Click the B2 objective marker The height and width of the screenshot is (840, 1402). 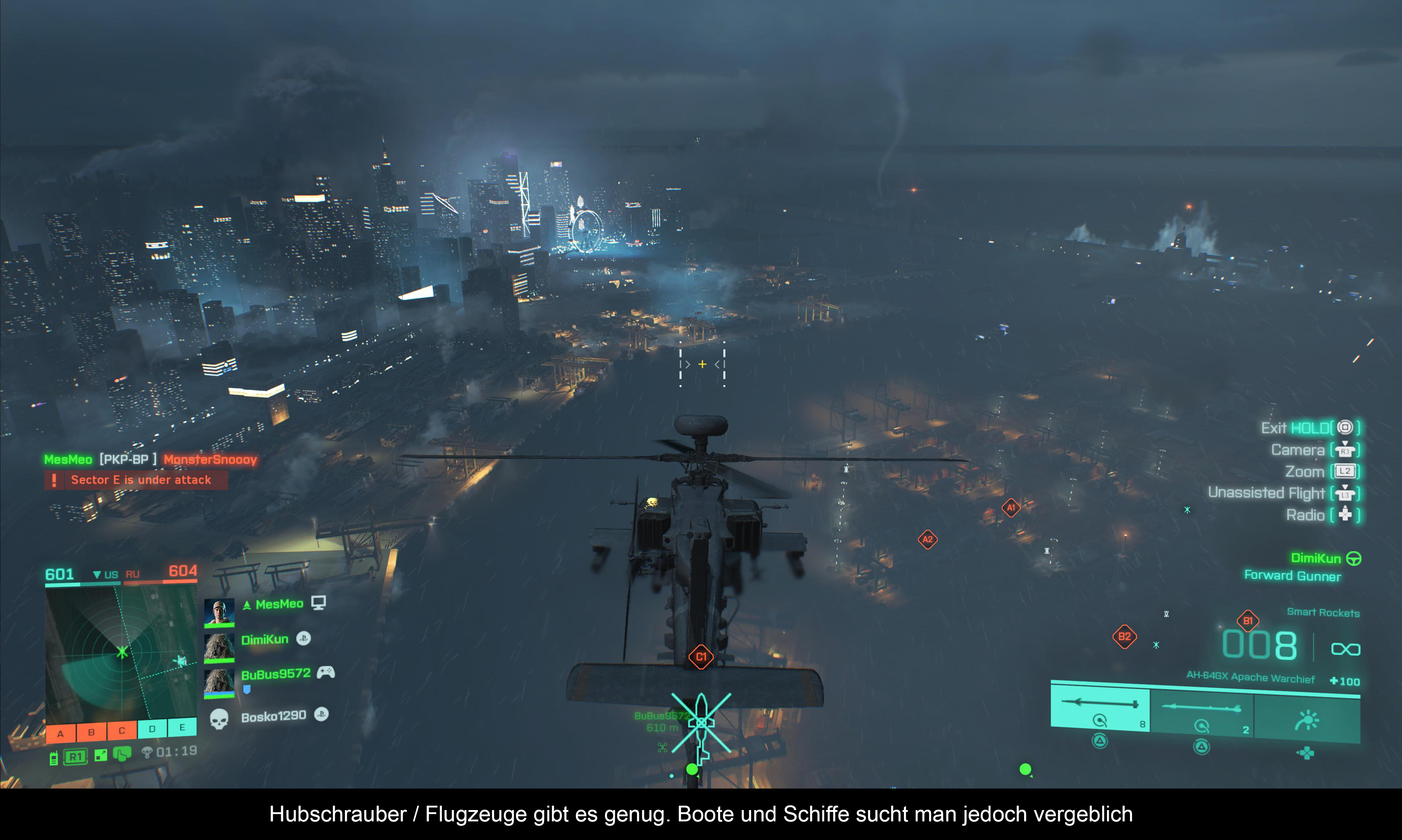coord(1124,637)
